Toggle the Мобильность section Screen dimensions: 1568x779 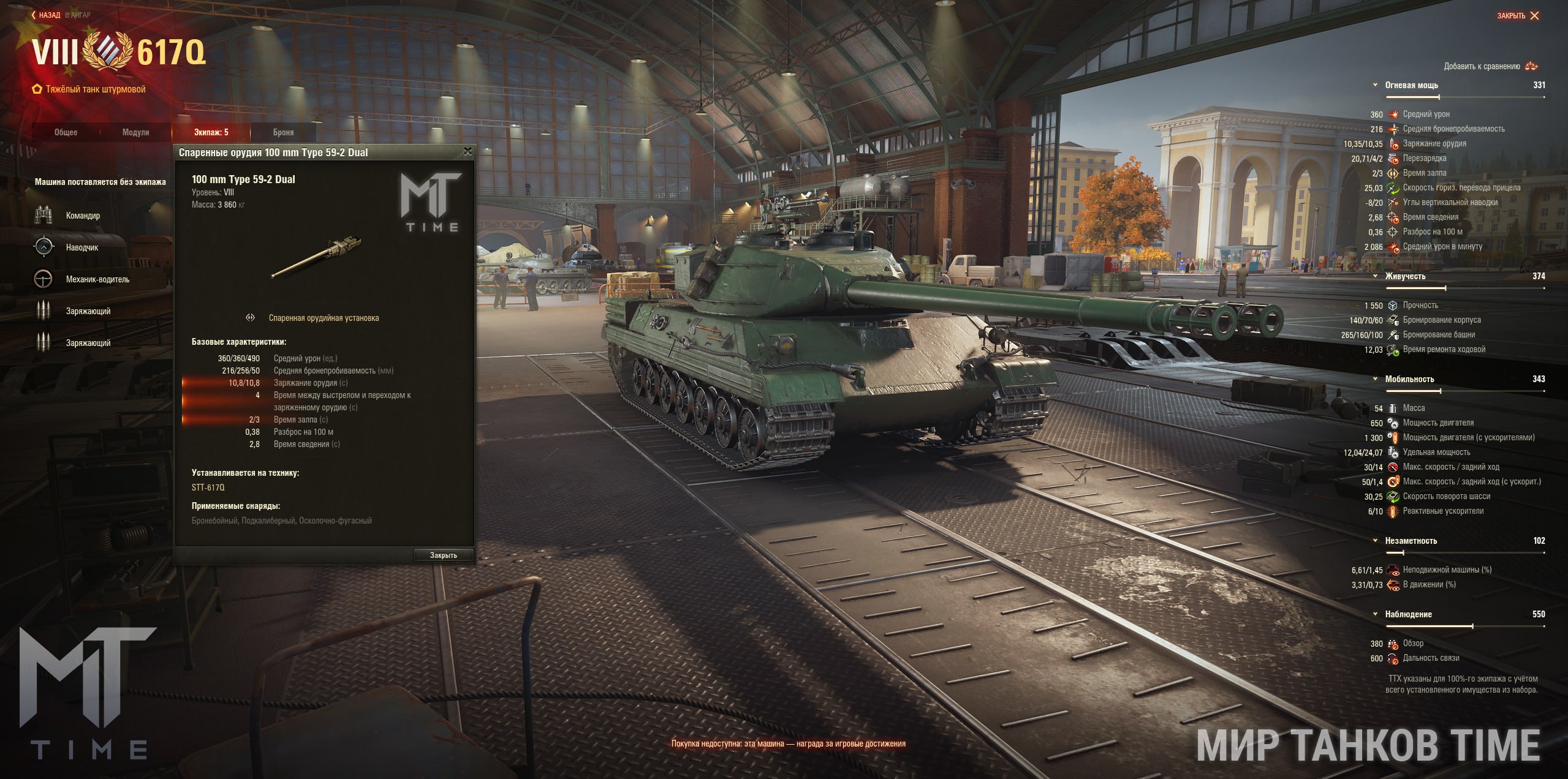1376,379
